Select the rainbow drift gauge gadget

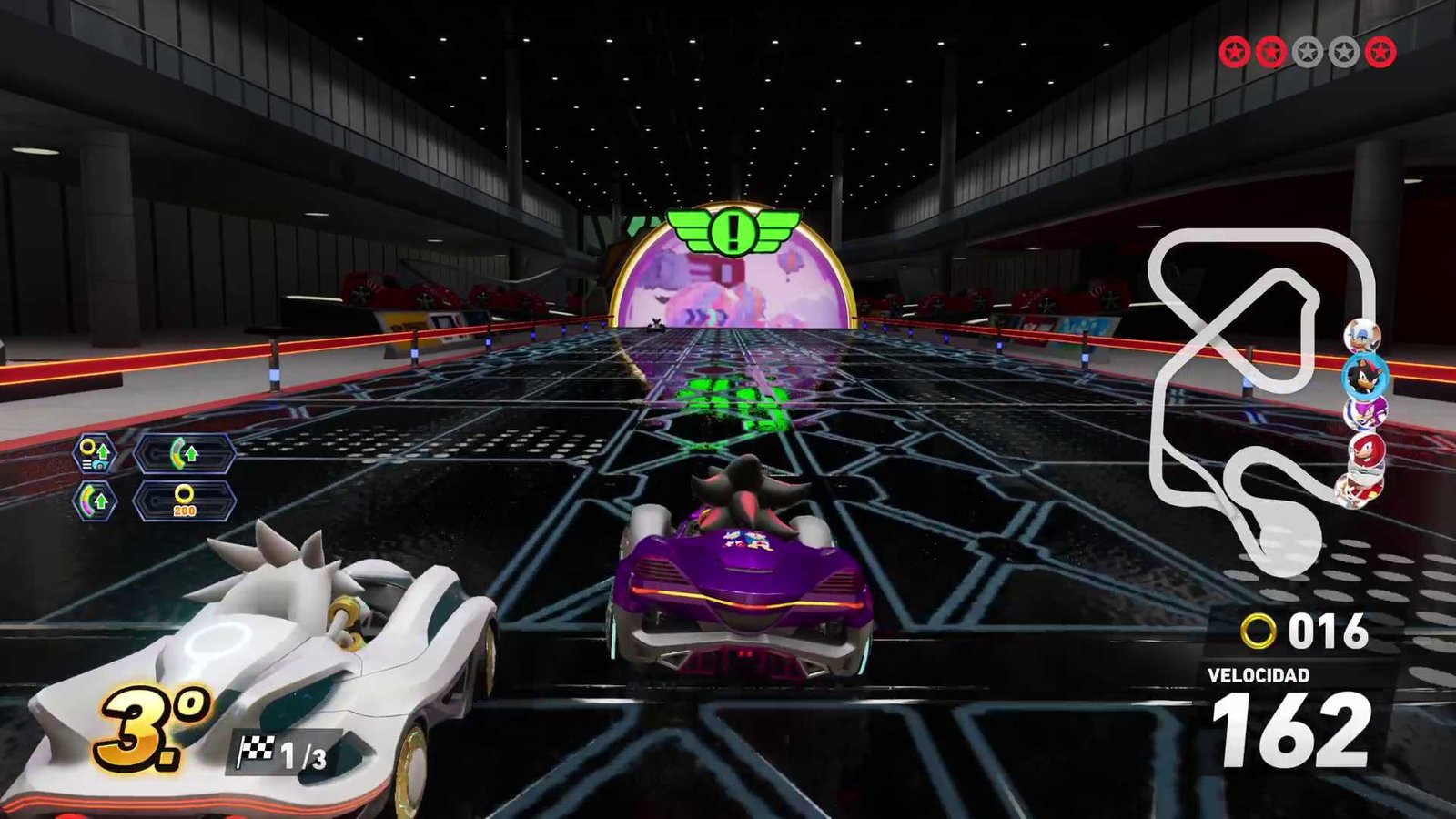click(x=95, y=500)
